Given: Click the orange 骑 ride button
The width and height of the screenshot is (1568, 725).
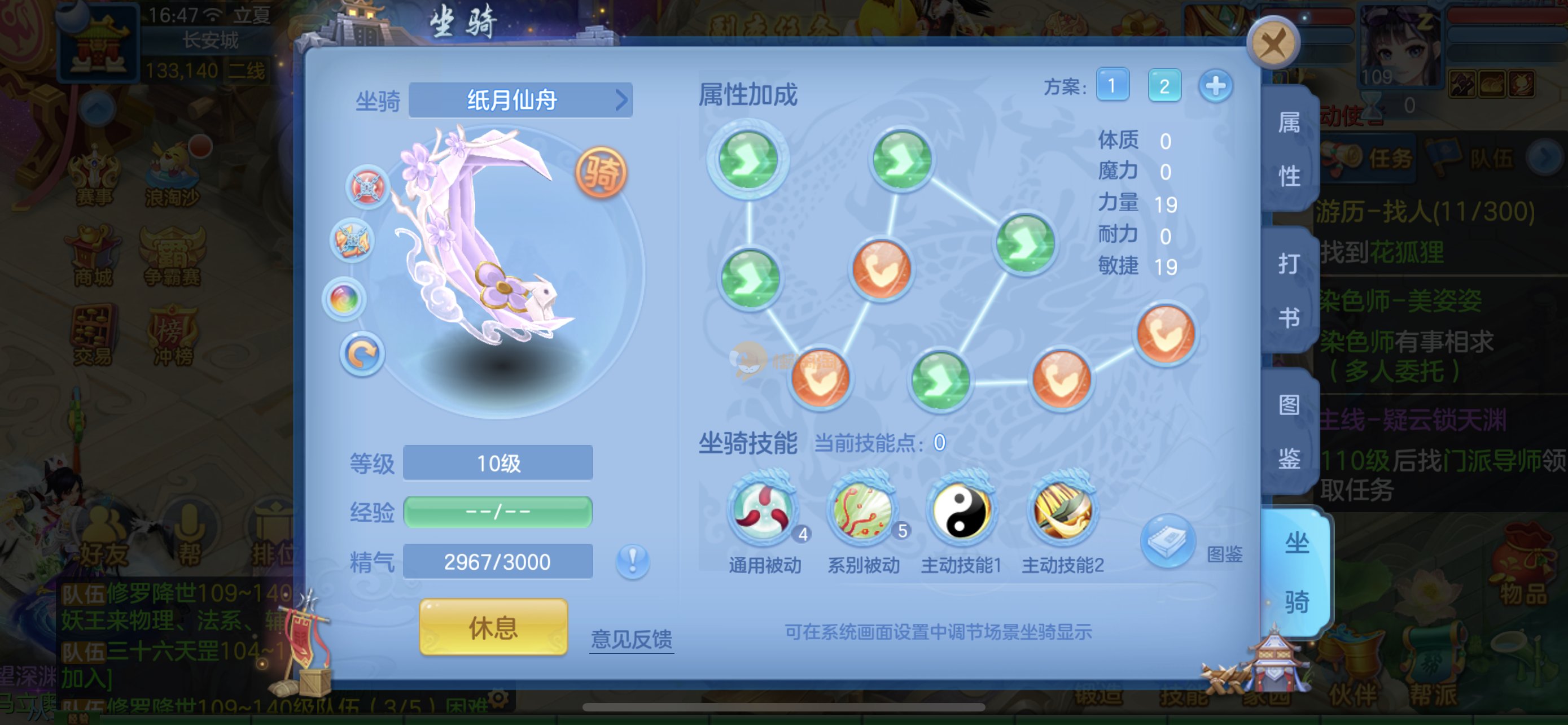Looking at the screenshot, I should click(601, 173).
